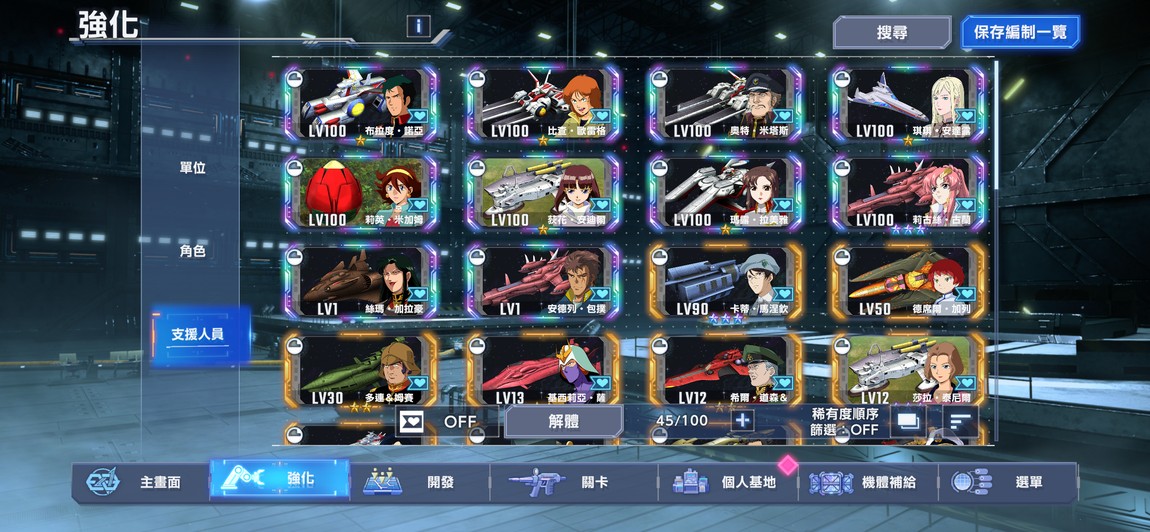Switch to the 角色 characters tab
The height and width of the screenshot is (532, 1150).
tap(192, 251)
